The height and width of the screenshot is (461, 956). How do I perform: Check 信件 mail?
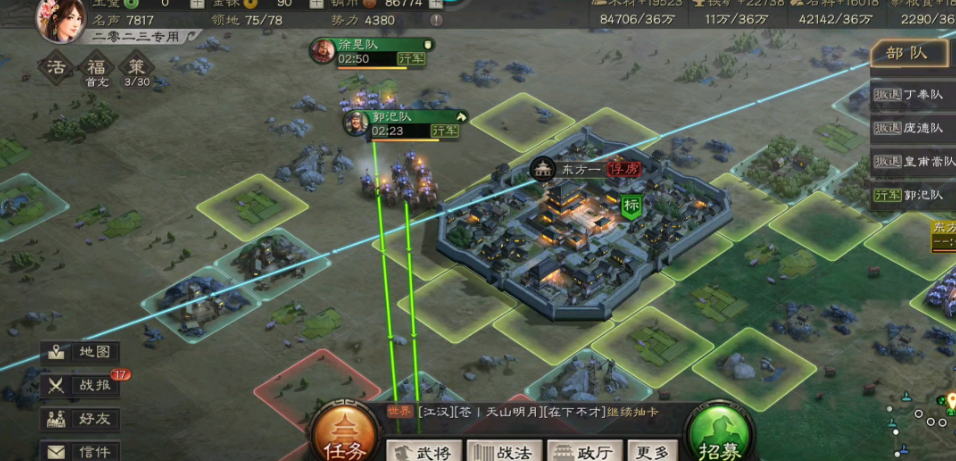(82, 450)
